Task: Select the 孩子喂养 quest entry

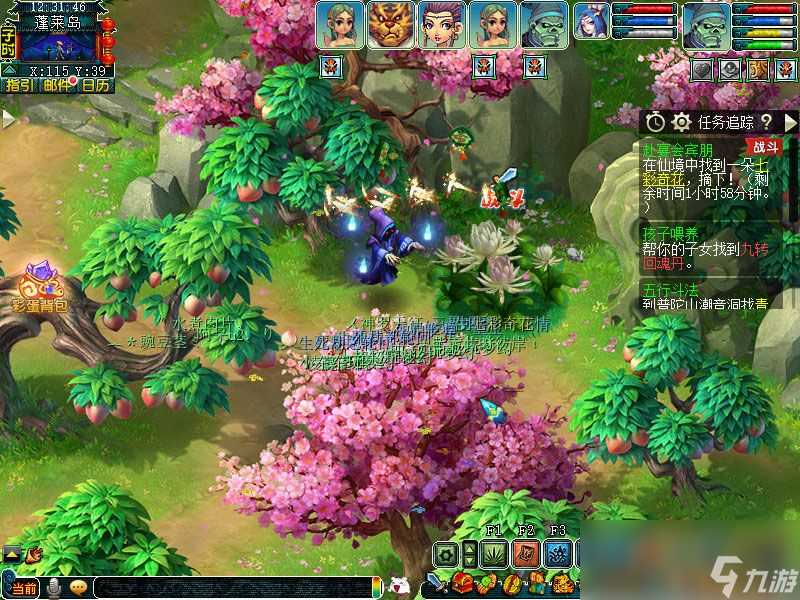Action: click(666, 234)
